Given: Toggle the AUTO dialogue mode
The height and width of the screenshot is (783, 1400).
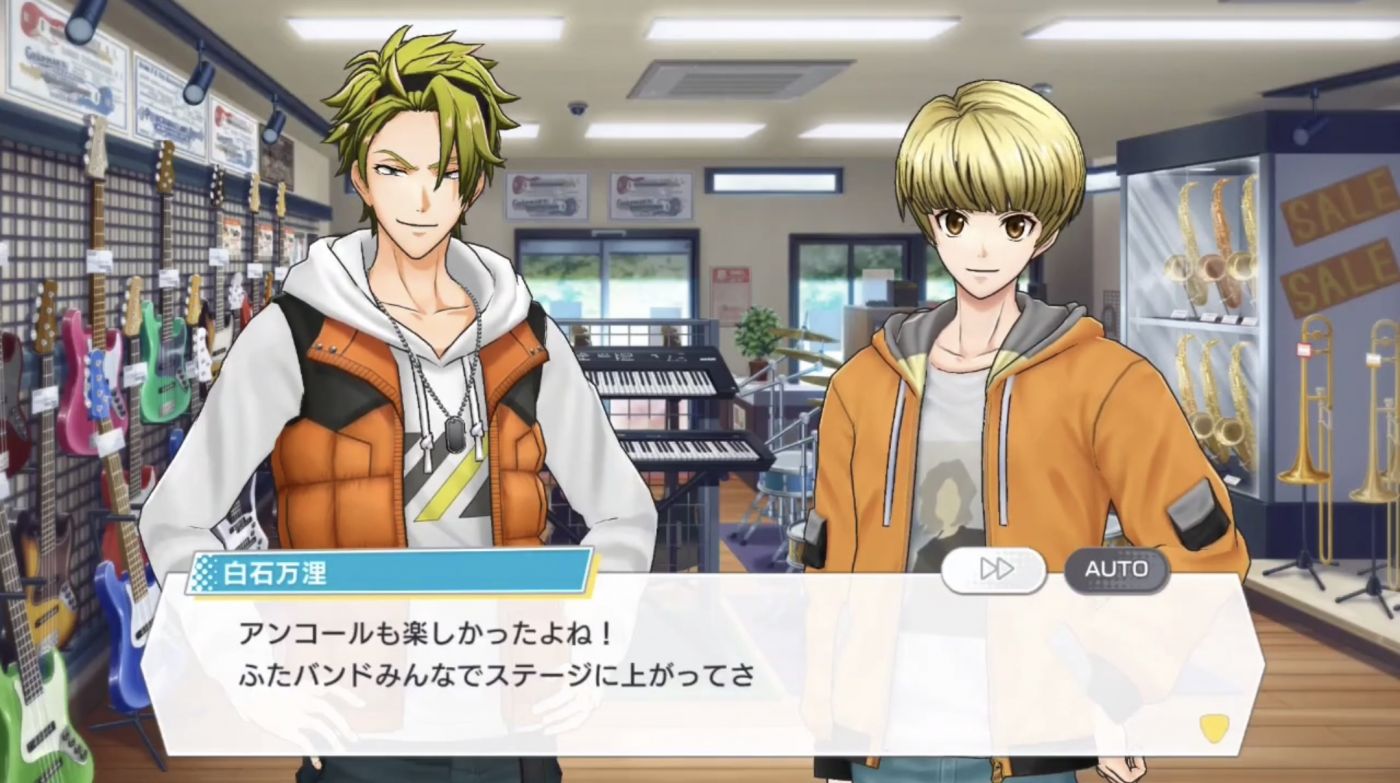Looking at the screenshot, I should tap(1116, 570).
